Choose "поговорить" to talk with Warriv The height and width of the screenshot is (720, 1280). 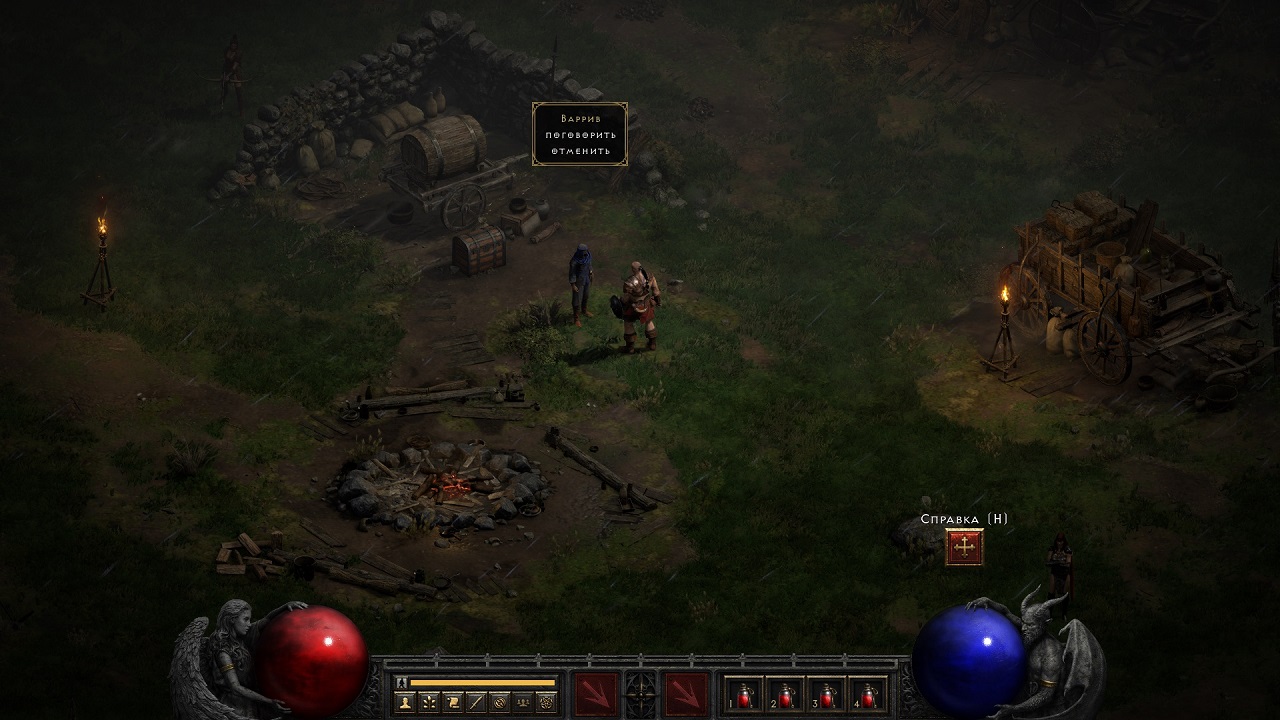[x=579, y=135]
